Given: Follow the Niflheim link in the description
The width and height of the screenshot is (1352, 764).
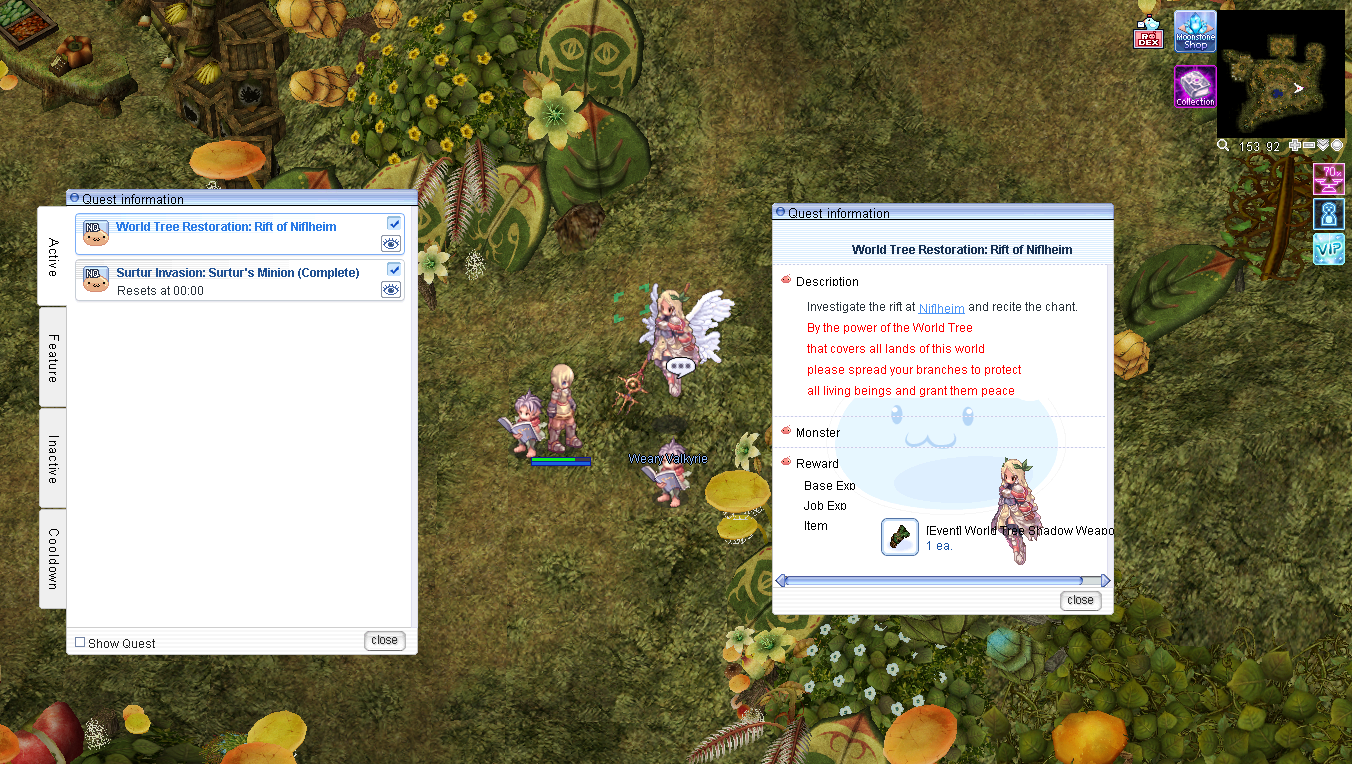Looking at the screenshot, I should coord(941,308).
